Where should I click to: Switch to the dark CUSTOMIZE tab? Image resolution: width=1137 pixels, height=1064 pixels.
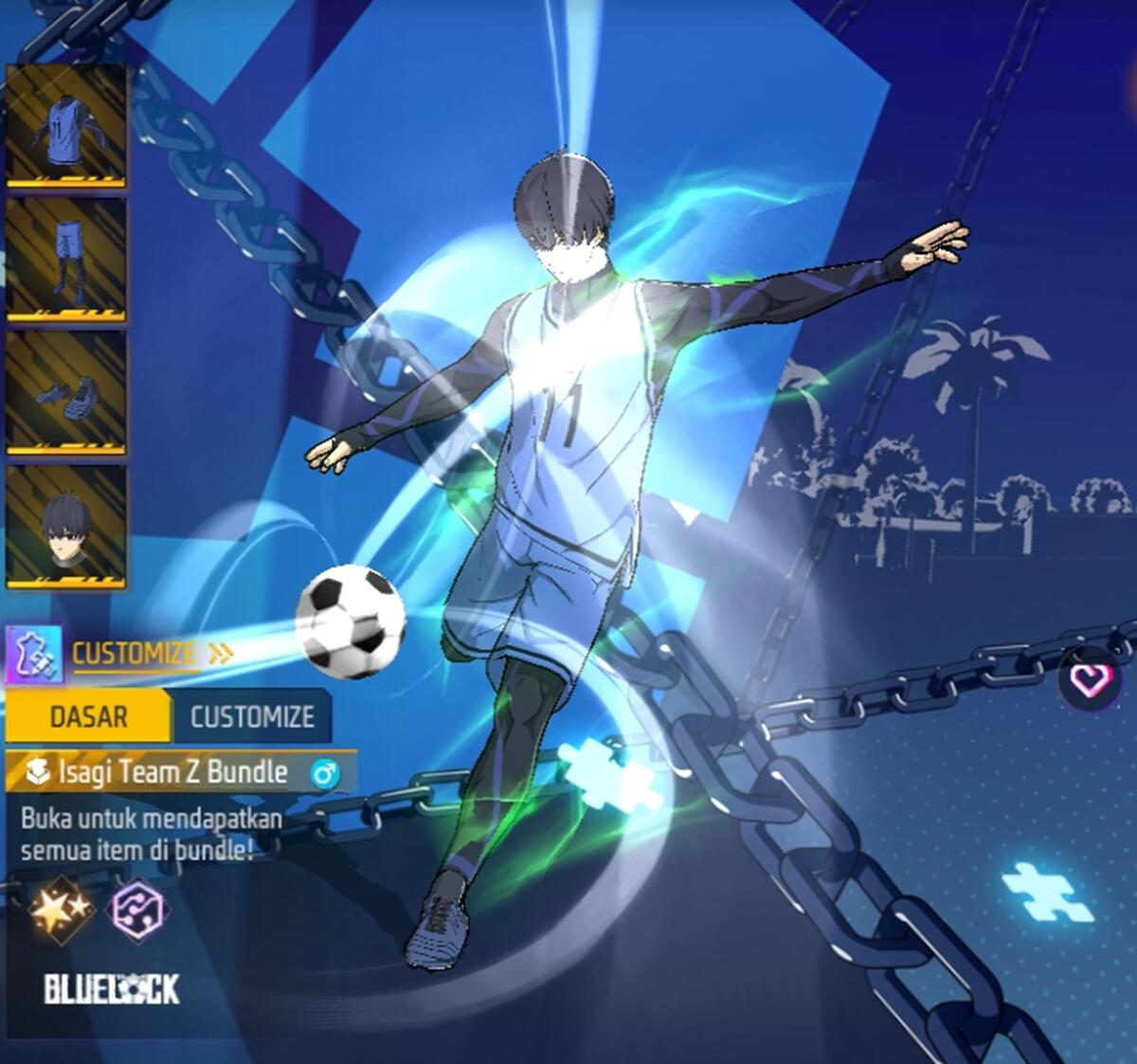pos(252,716)
